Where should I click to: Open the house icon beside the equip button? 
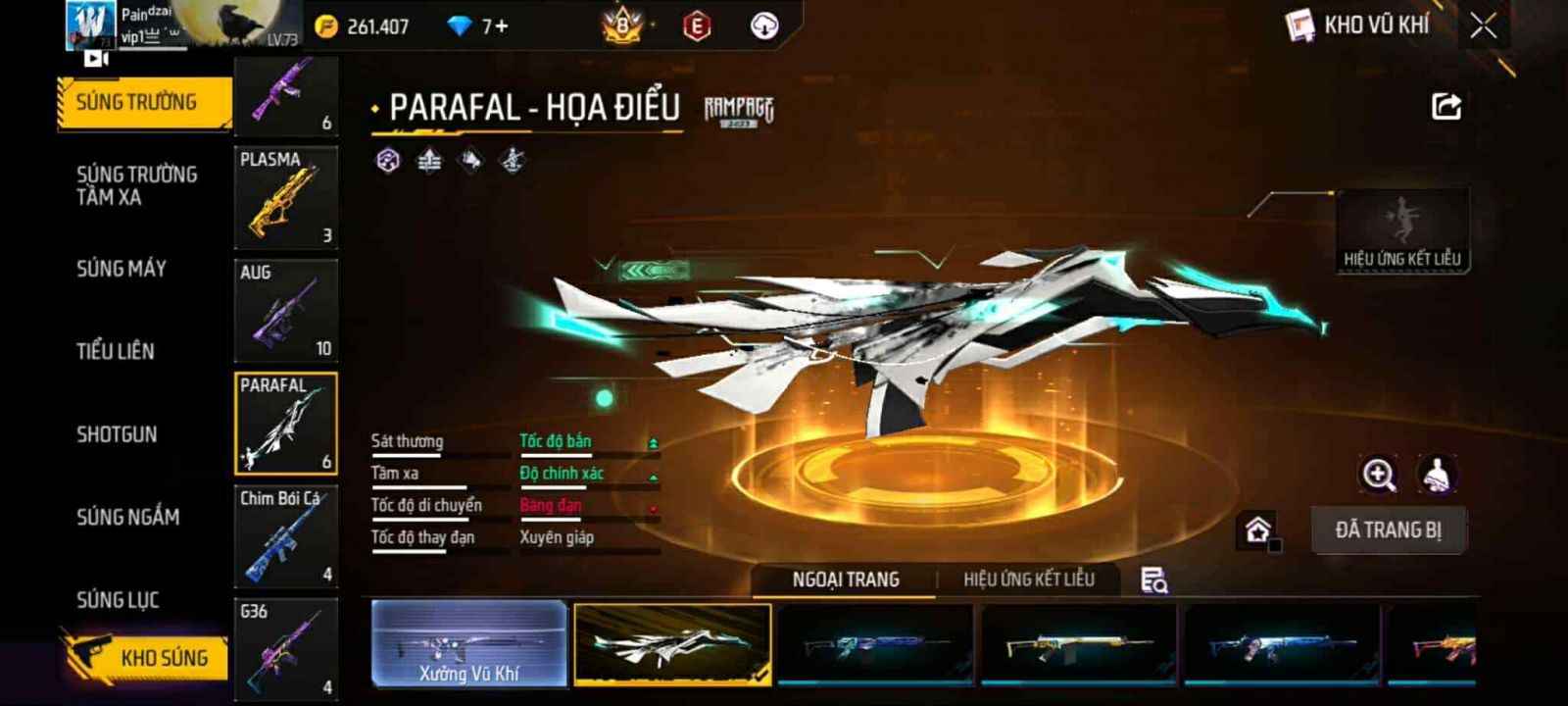click(1257, 530)
